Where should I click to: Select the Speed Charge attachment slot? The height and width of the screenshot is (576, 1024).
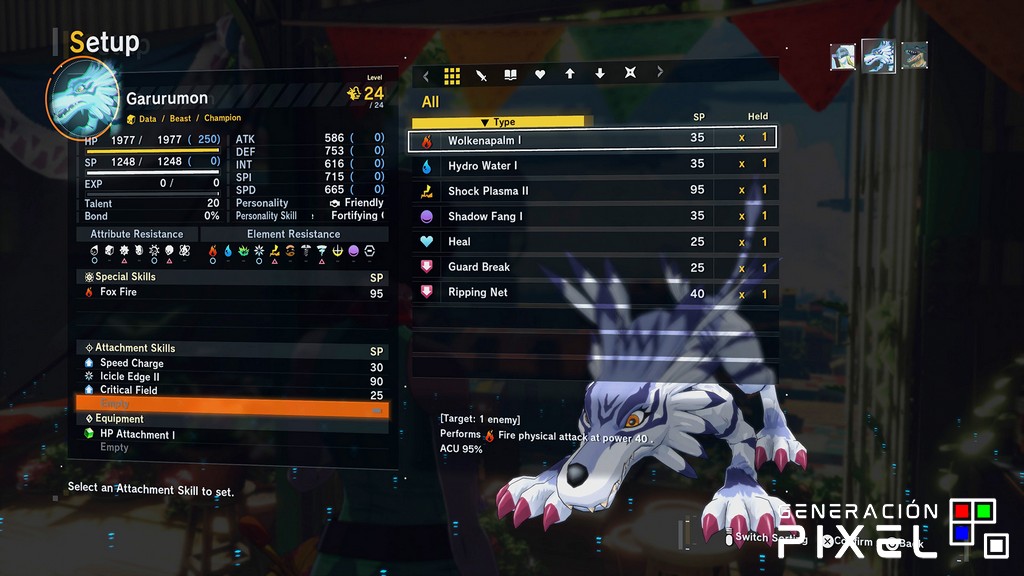pos(230,364)
